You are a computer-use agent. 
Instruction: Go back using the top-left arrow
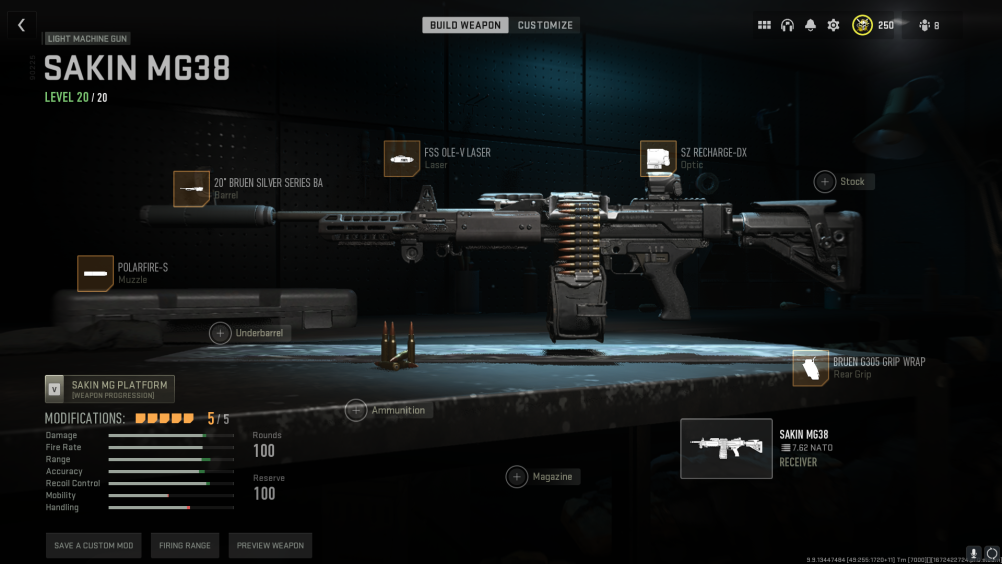(x=21, y=25)
